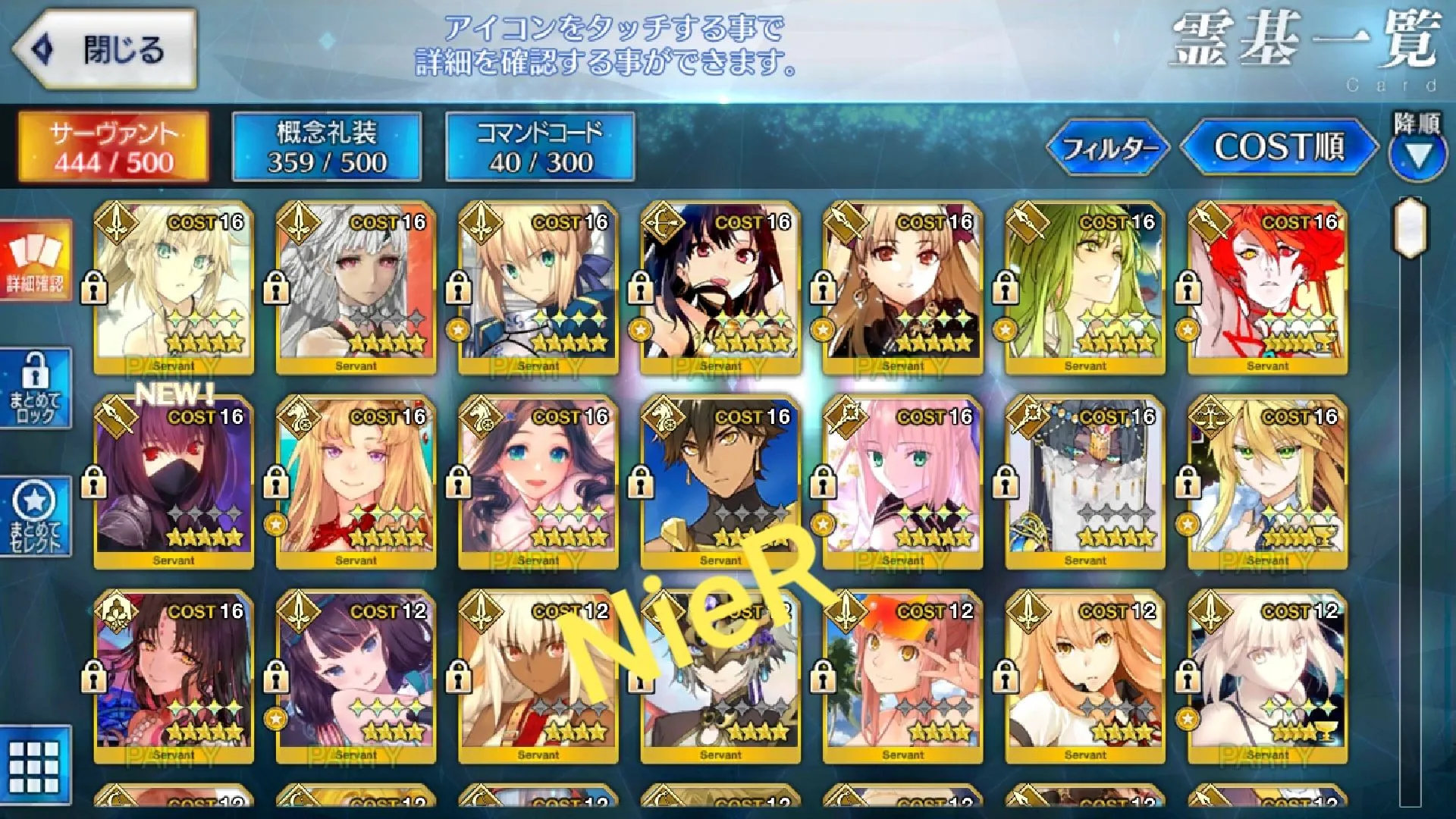Select the silver-haired cost 16 Saber card

(x=356, y=288)
